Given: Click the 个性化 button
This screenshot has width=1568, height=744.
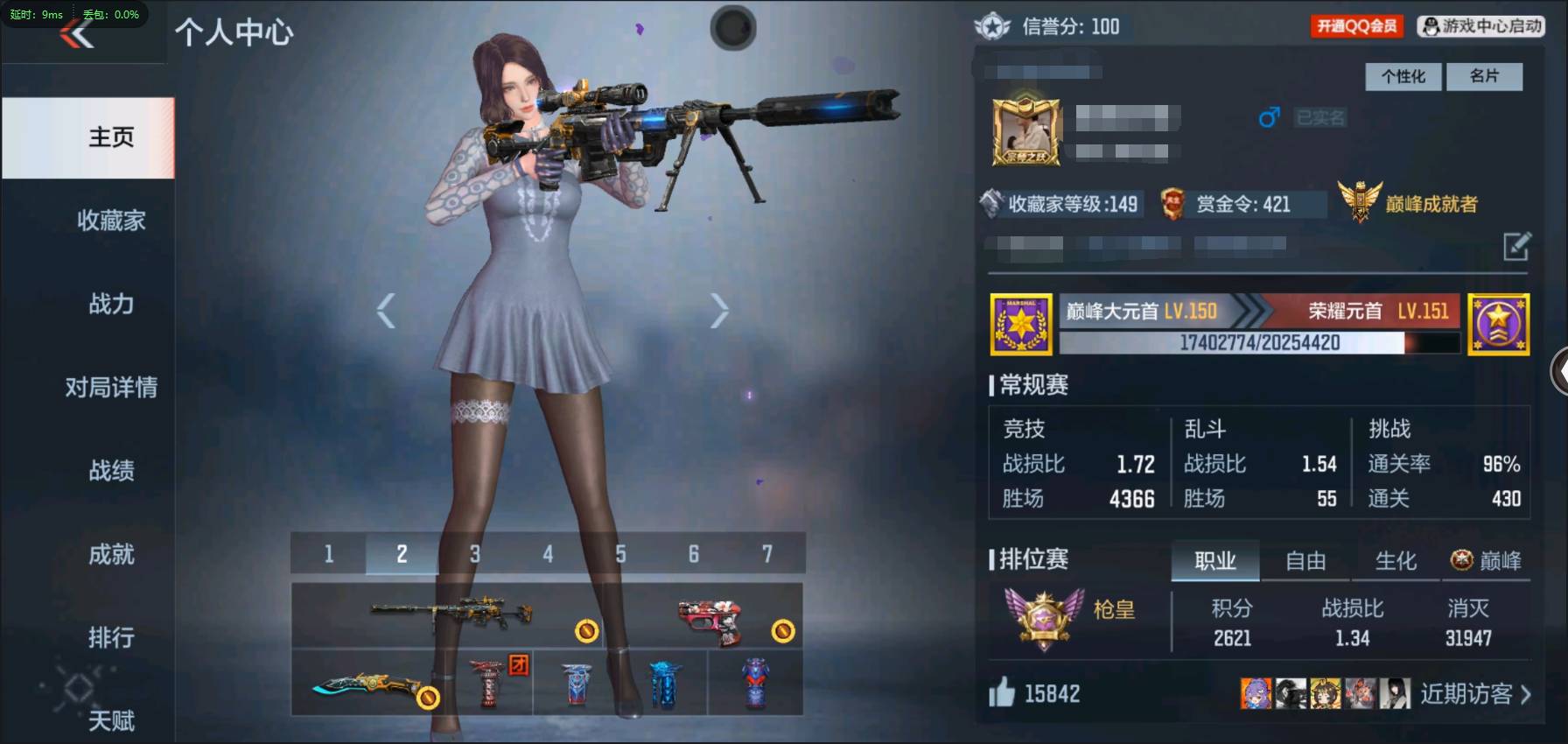Looking at the screenshot, I should (x=1403, y=77).
